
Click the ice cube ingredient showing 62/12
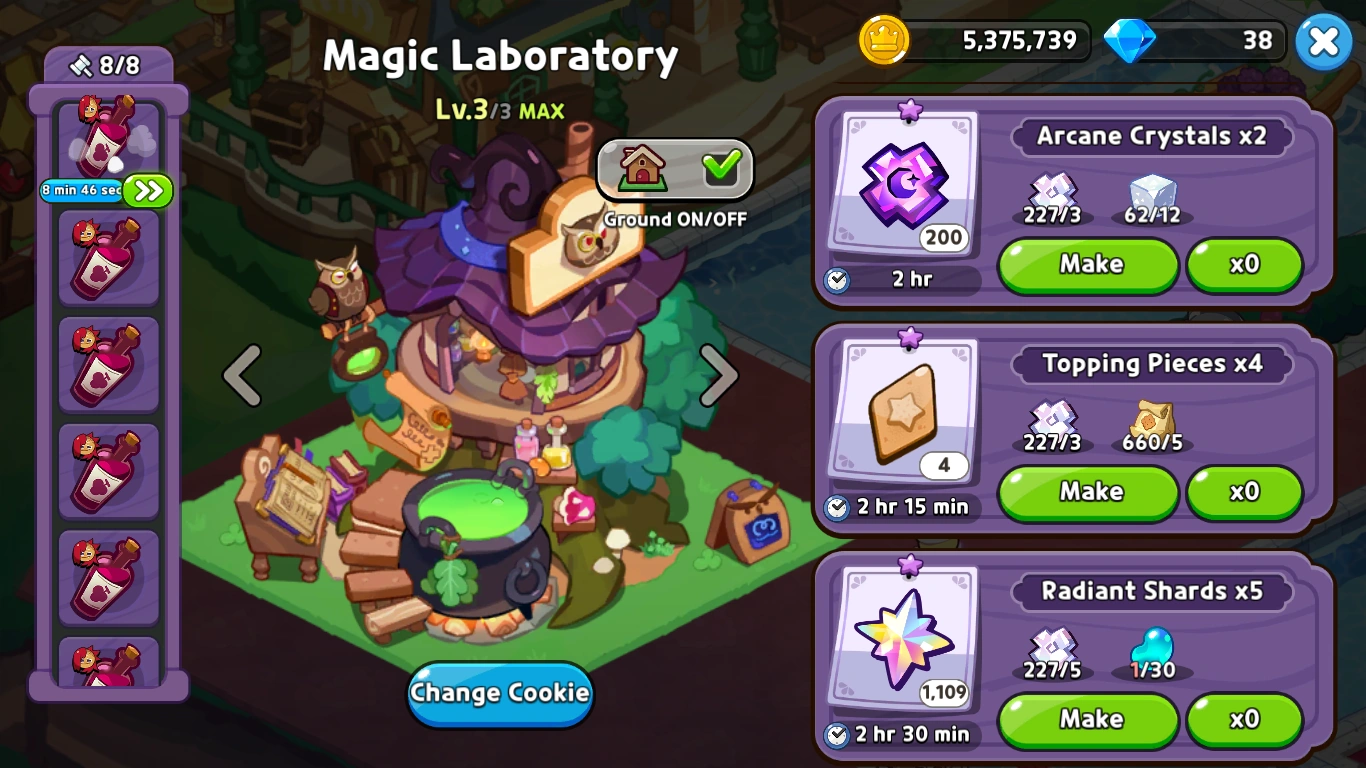(x=1152, y=190)
